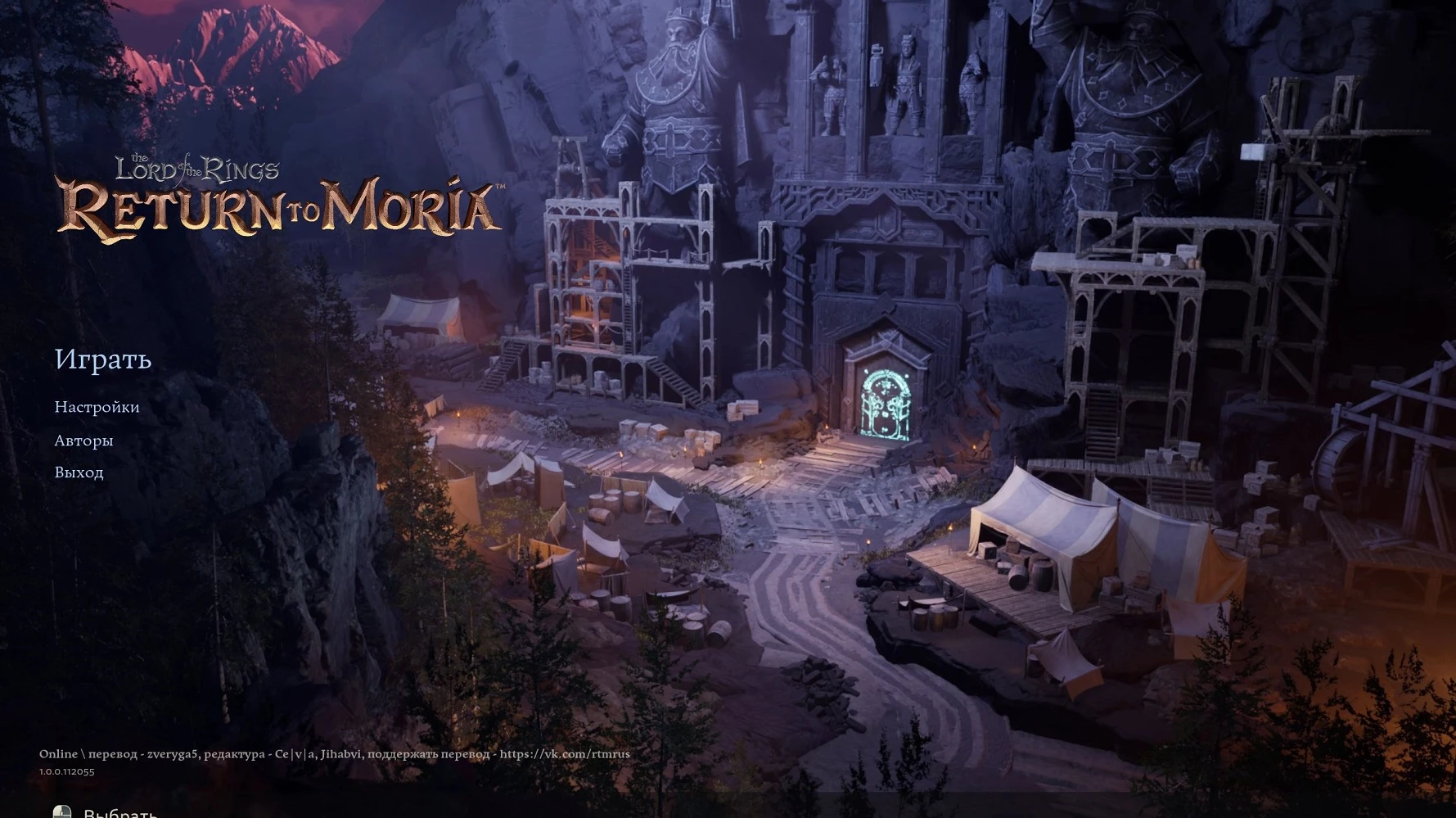1456x818 pixels.
Task: Click the input-device icon at bottom left
Action: [x=63, y=812]
